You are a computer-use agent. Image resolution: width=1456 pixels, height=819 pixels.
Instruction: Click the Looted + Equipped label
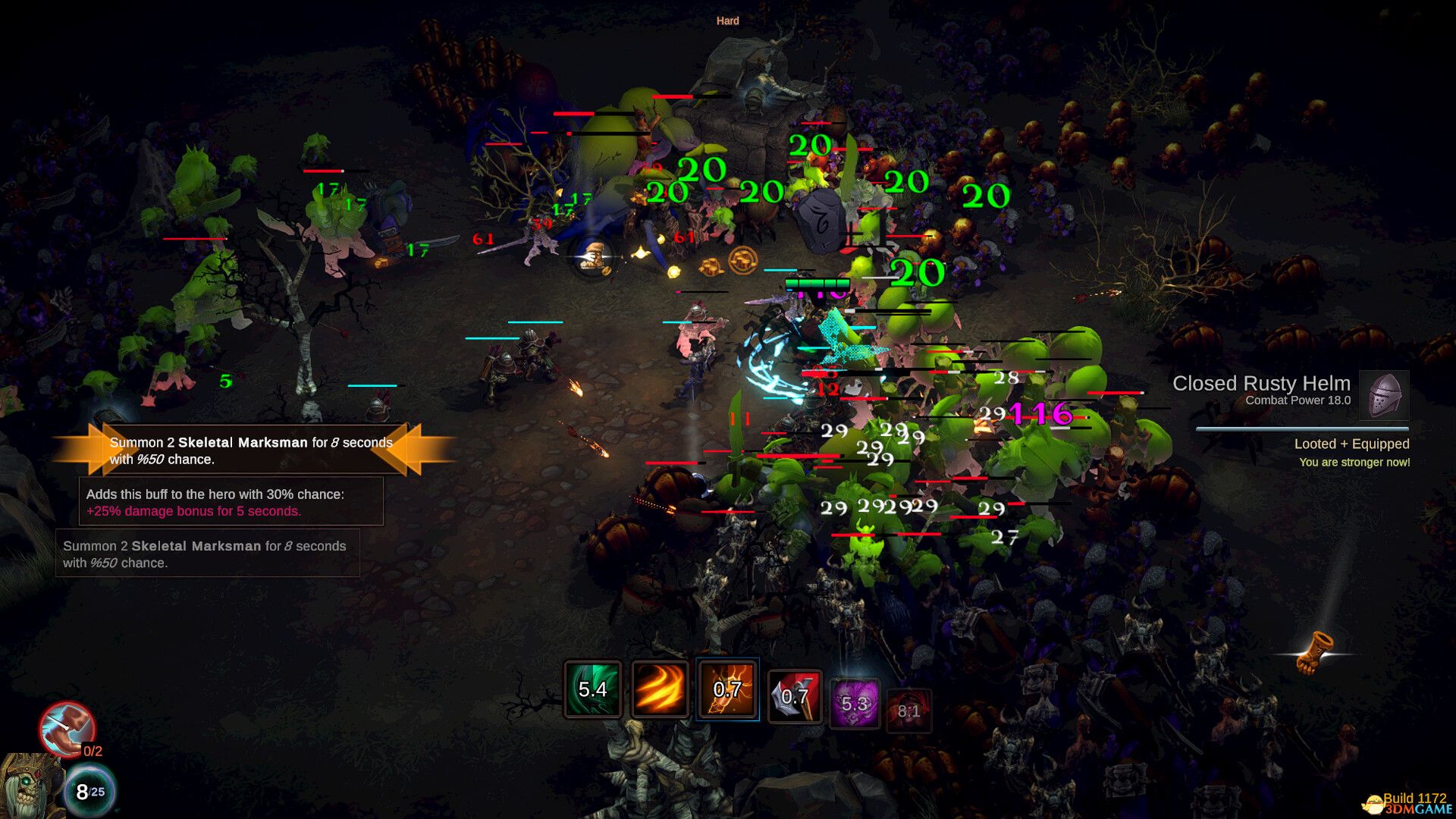point(1353,444)
